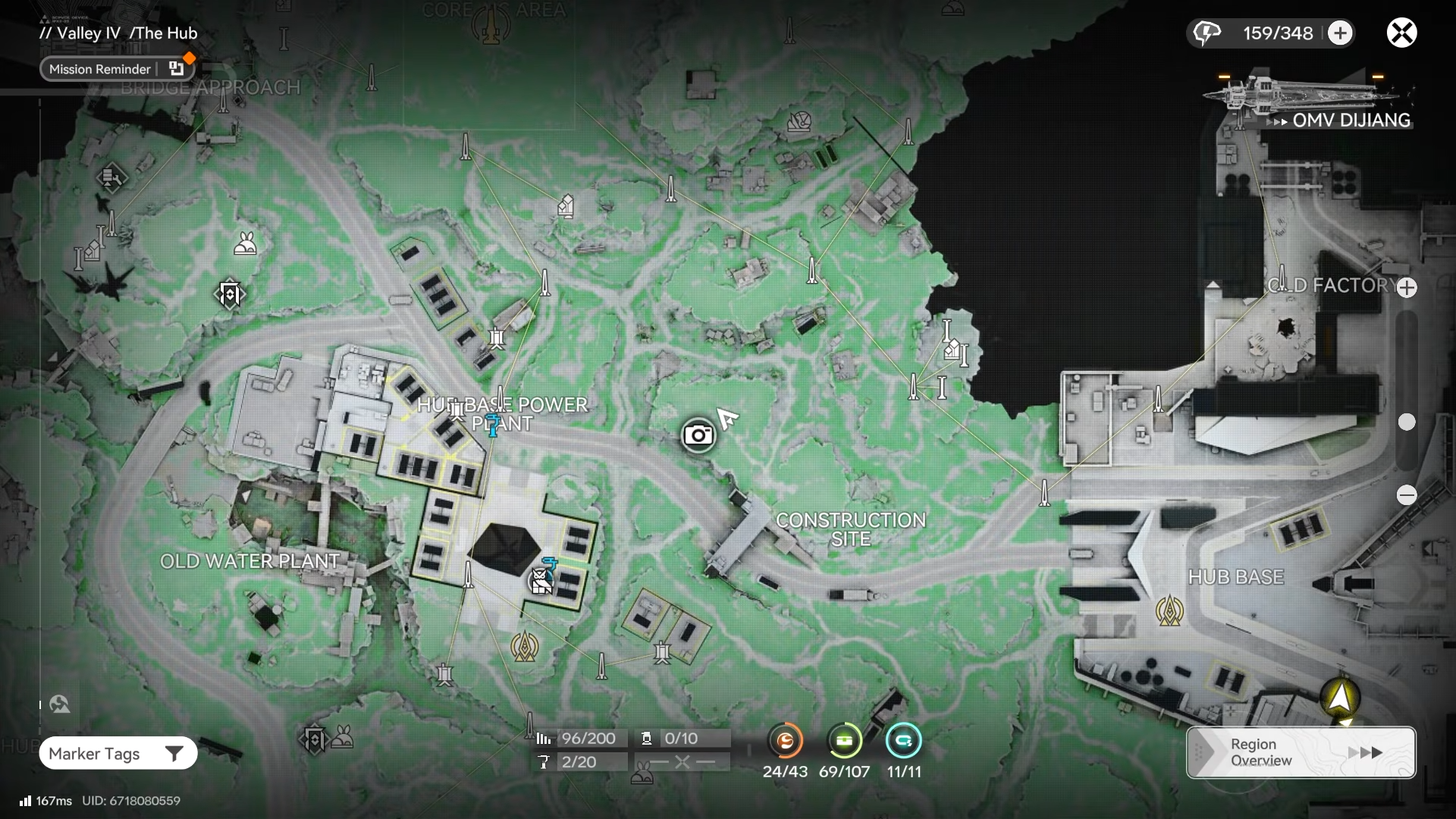The height and width of the screenshot is (819, 1456).
Task: Close the map screen
Action: point(1401,33)
